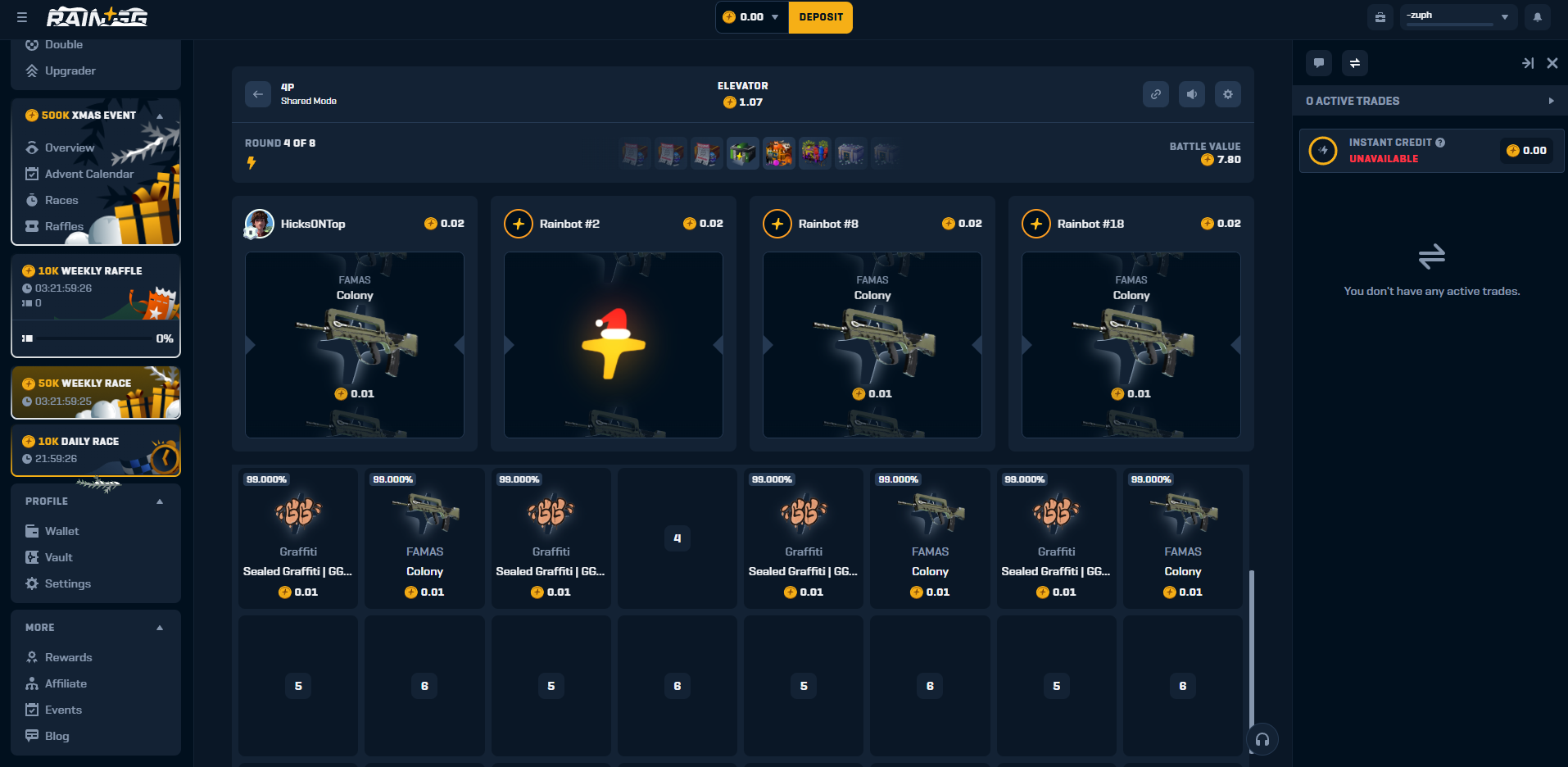Screen dimensions: 1568x767
Task: Collapse the 500K XMAS EVENT section
Action: [160, 116]
